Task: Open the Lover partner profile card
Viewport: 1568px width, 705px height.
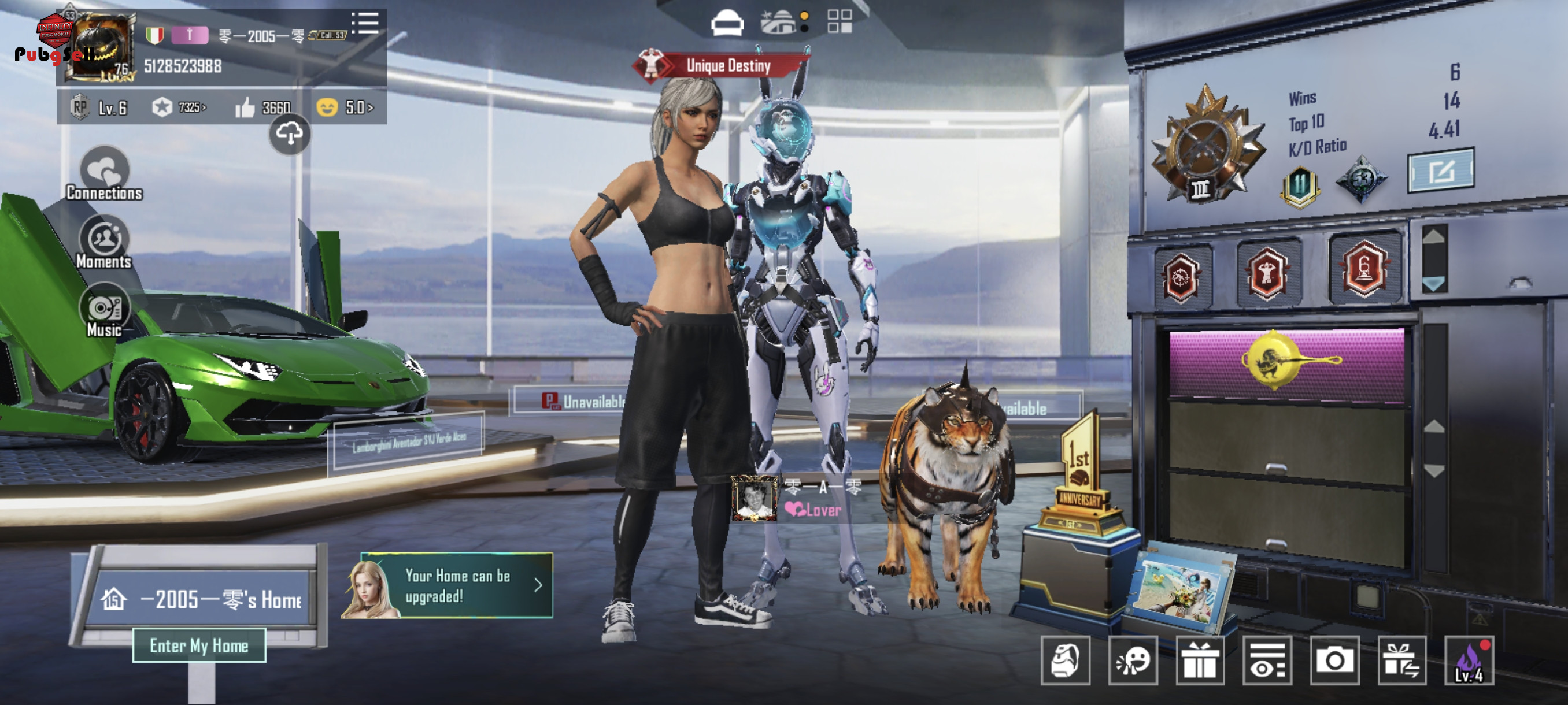Action: pos(797,499)
